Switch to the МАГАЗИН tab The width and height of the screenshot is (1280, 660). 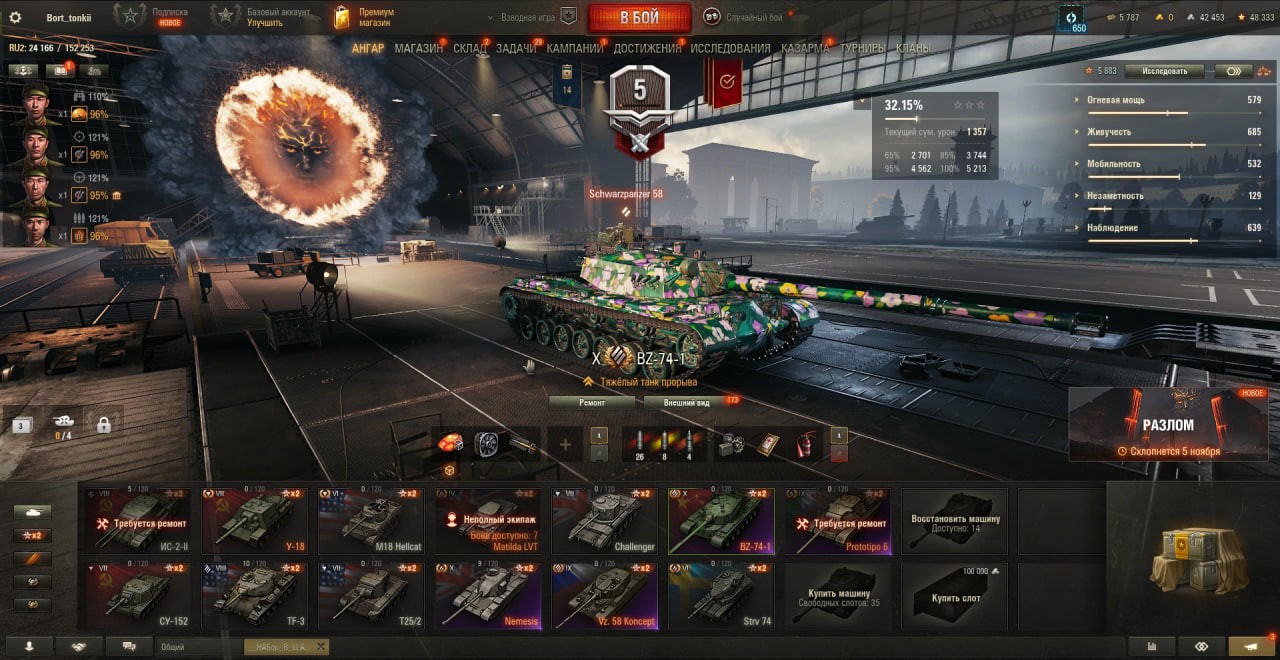[x=418, y=48]
